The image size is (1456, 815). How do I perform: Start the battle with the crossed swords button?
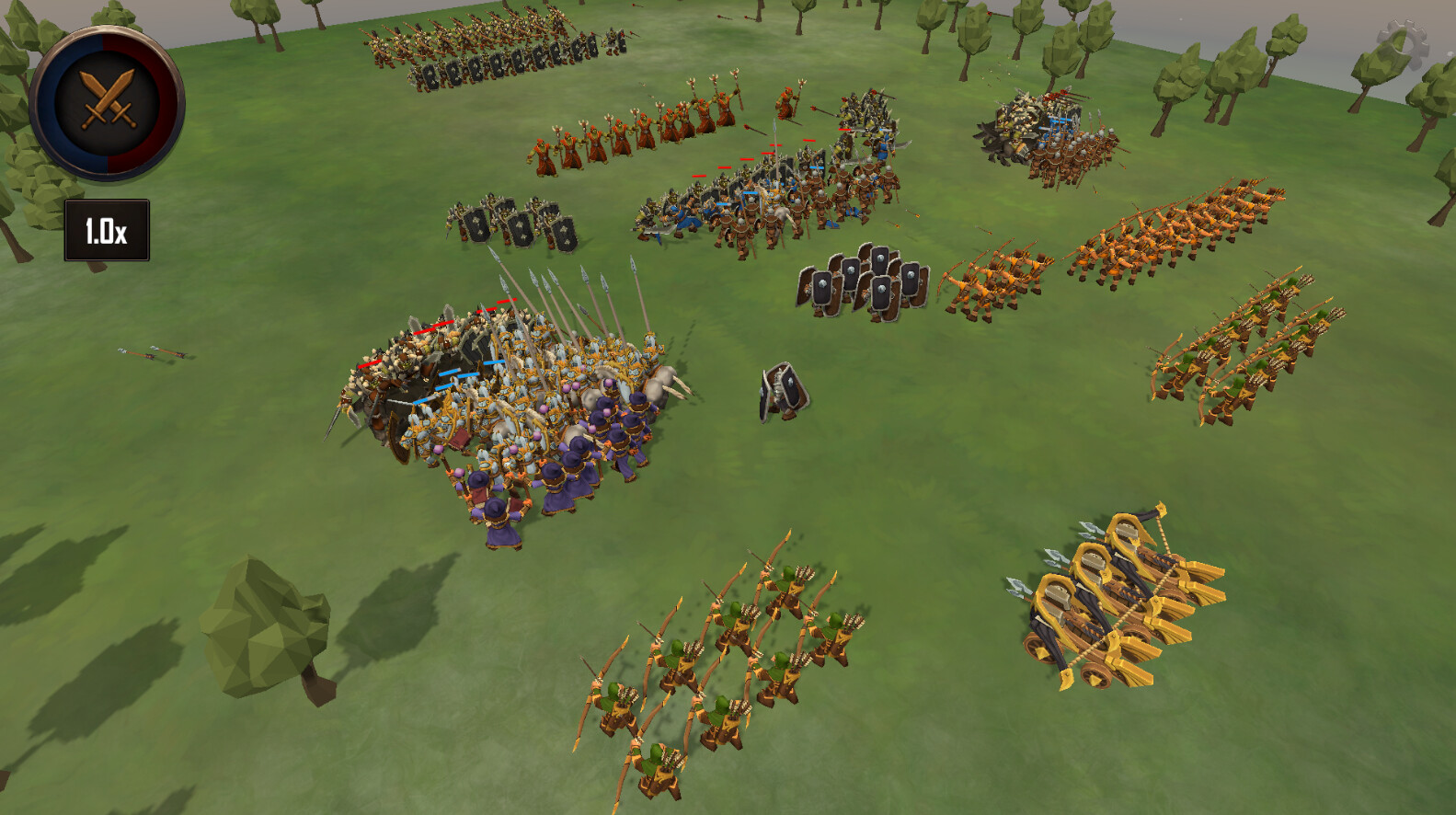[x=106, y=101]
